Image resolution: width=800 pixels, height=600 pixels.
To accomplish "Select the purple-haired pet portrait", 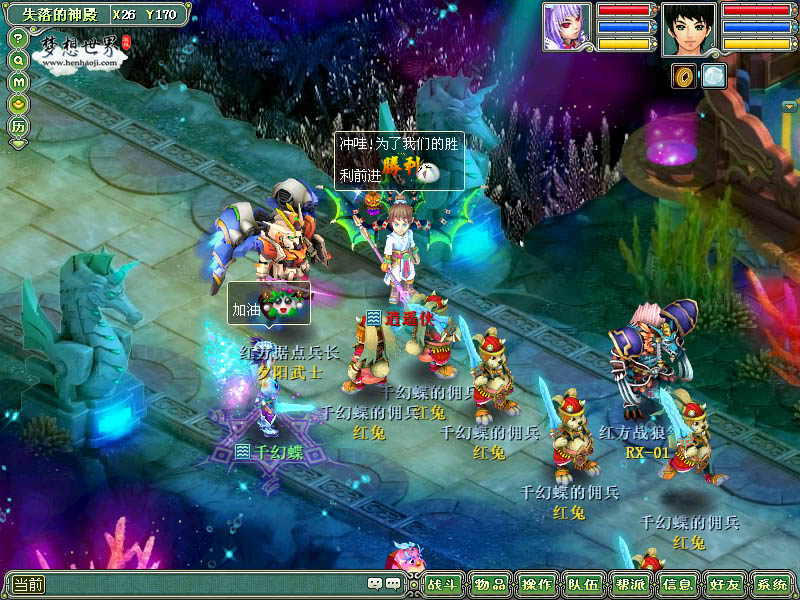I will [x=567, y=27].
